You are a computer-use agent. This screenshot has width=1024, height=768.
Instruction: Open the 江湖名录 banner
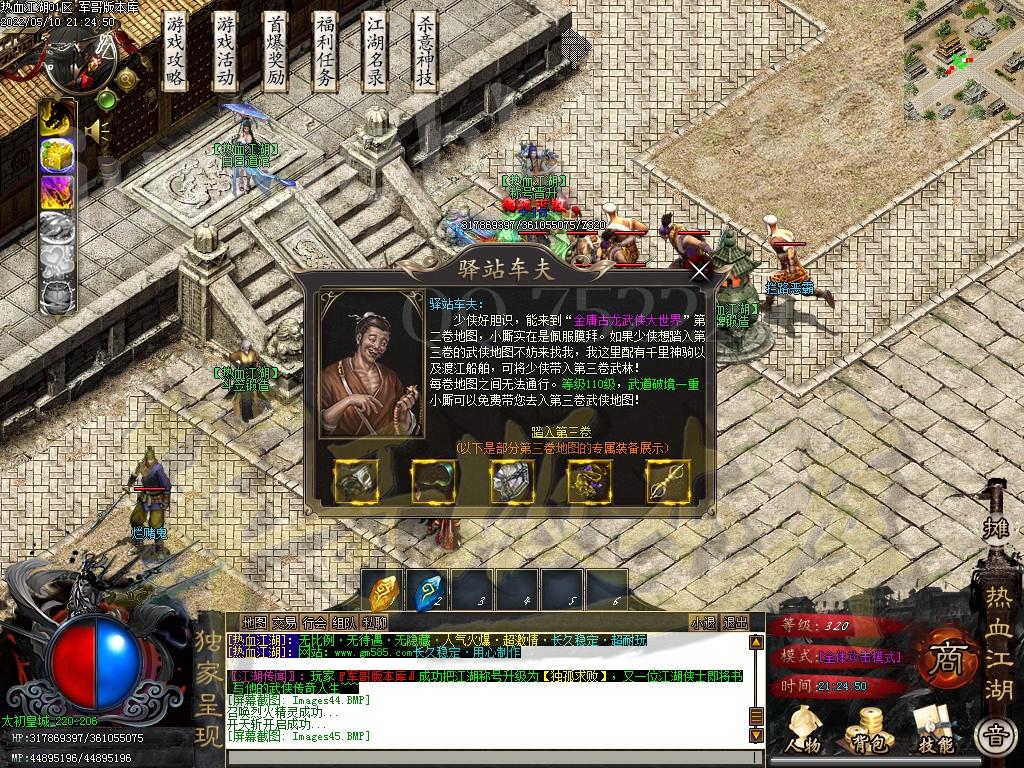[376, 51]
